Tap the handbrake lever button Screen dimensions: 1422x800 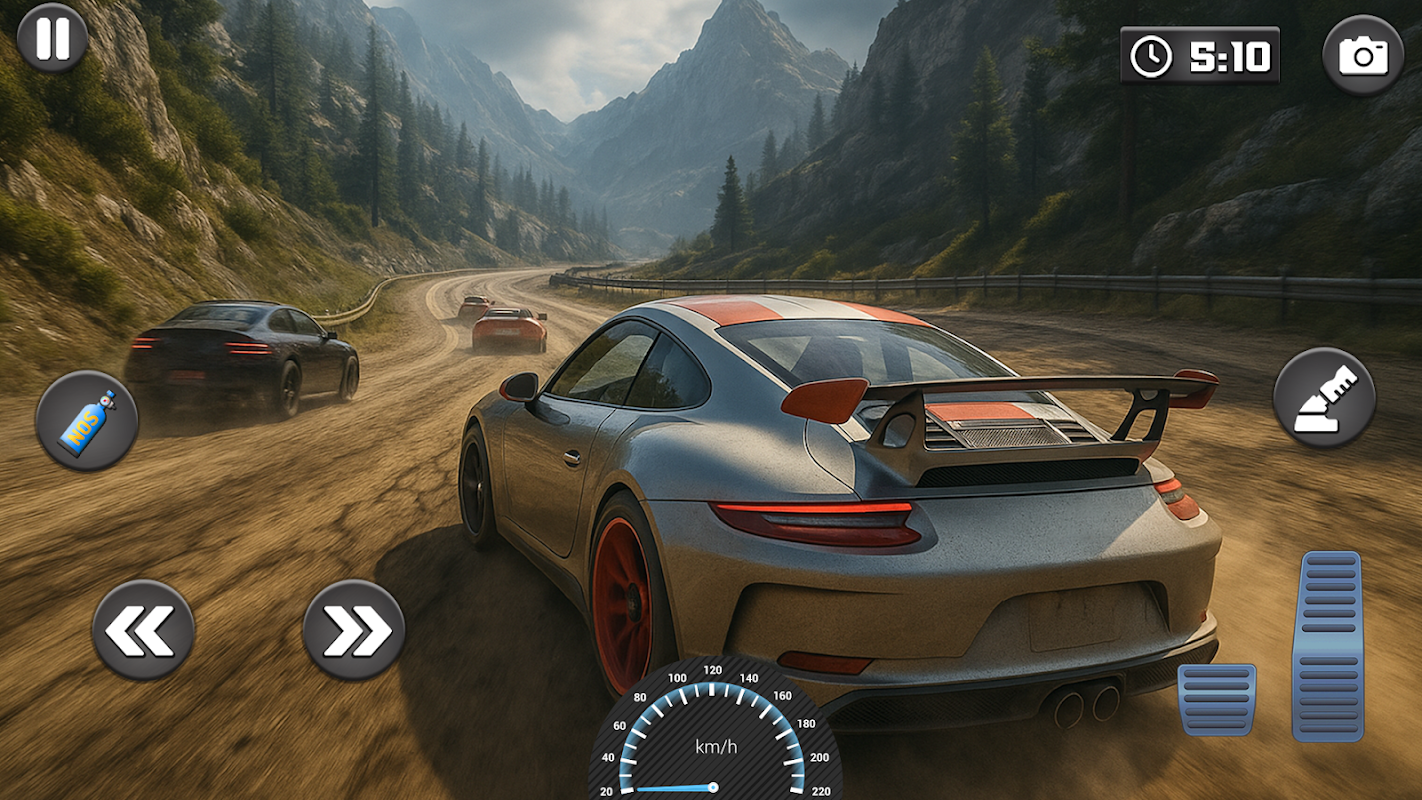coord(1324,398)
